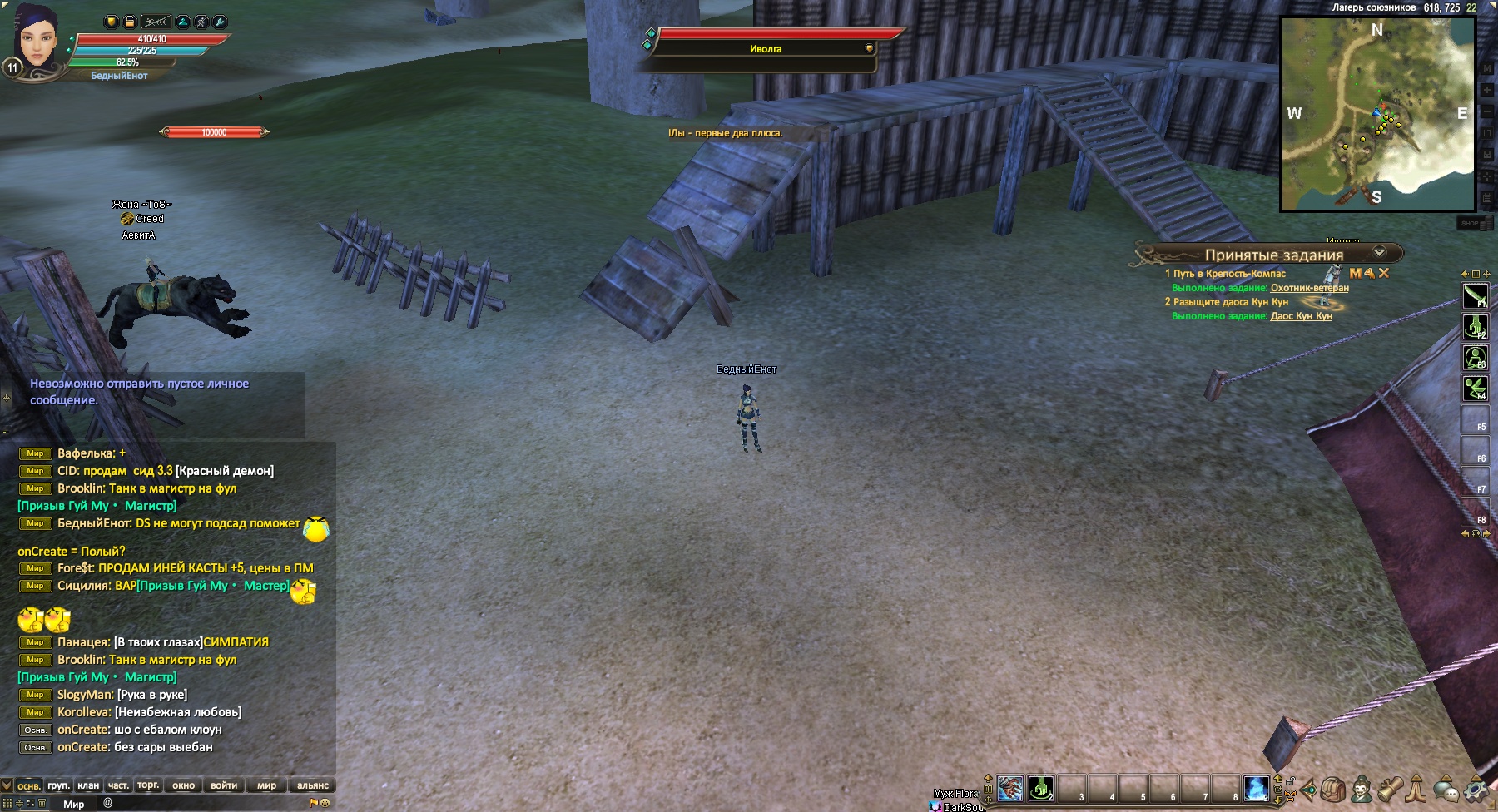Click the minimap
This screenshot has width=1498, height=812.
[x=1376, y=114]
